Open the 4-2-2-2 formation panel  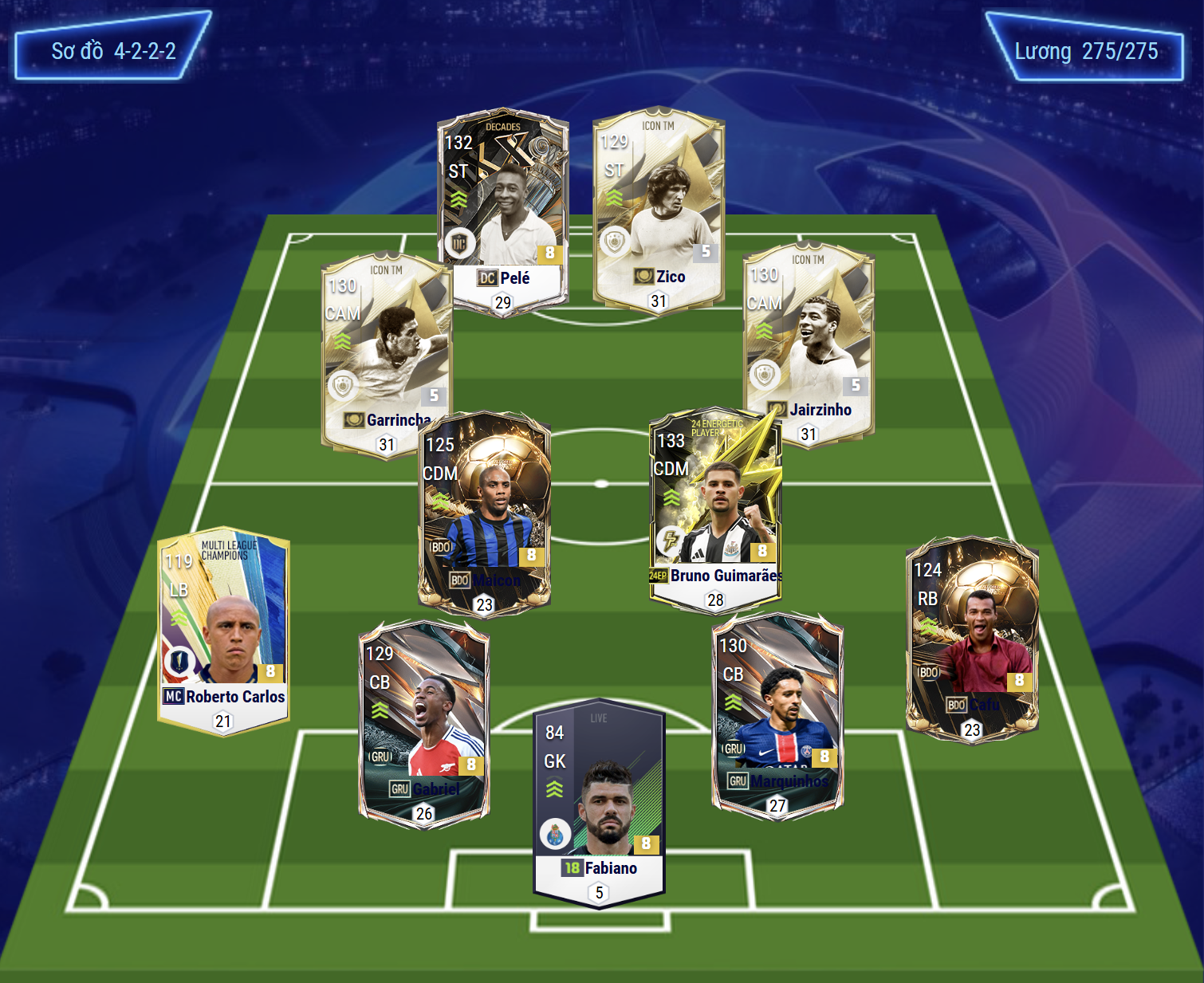point(113,48)
